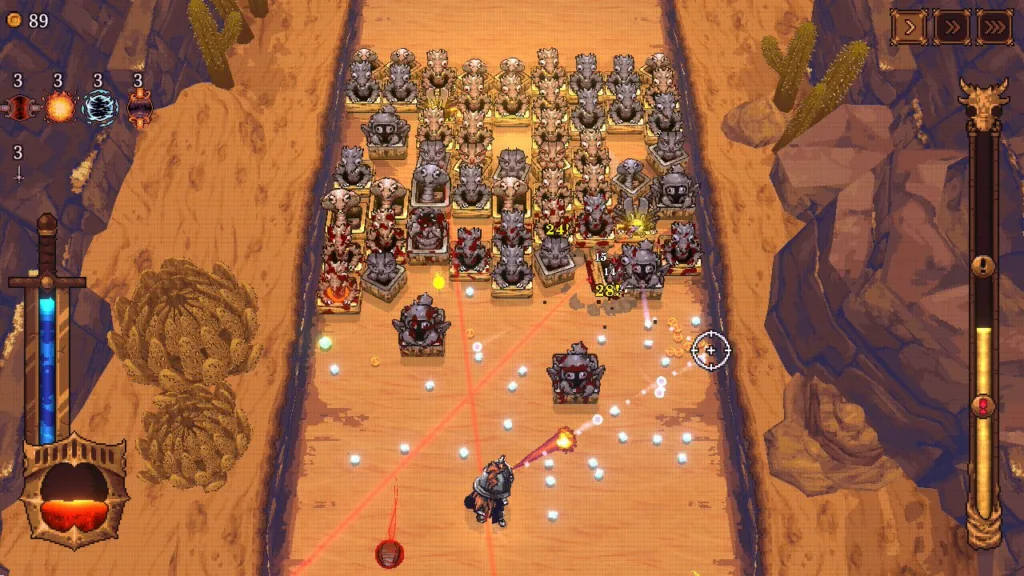Set game speed to normal single arrow
The image size is (1024, 576).
[908, 27]
